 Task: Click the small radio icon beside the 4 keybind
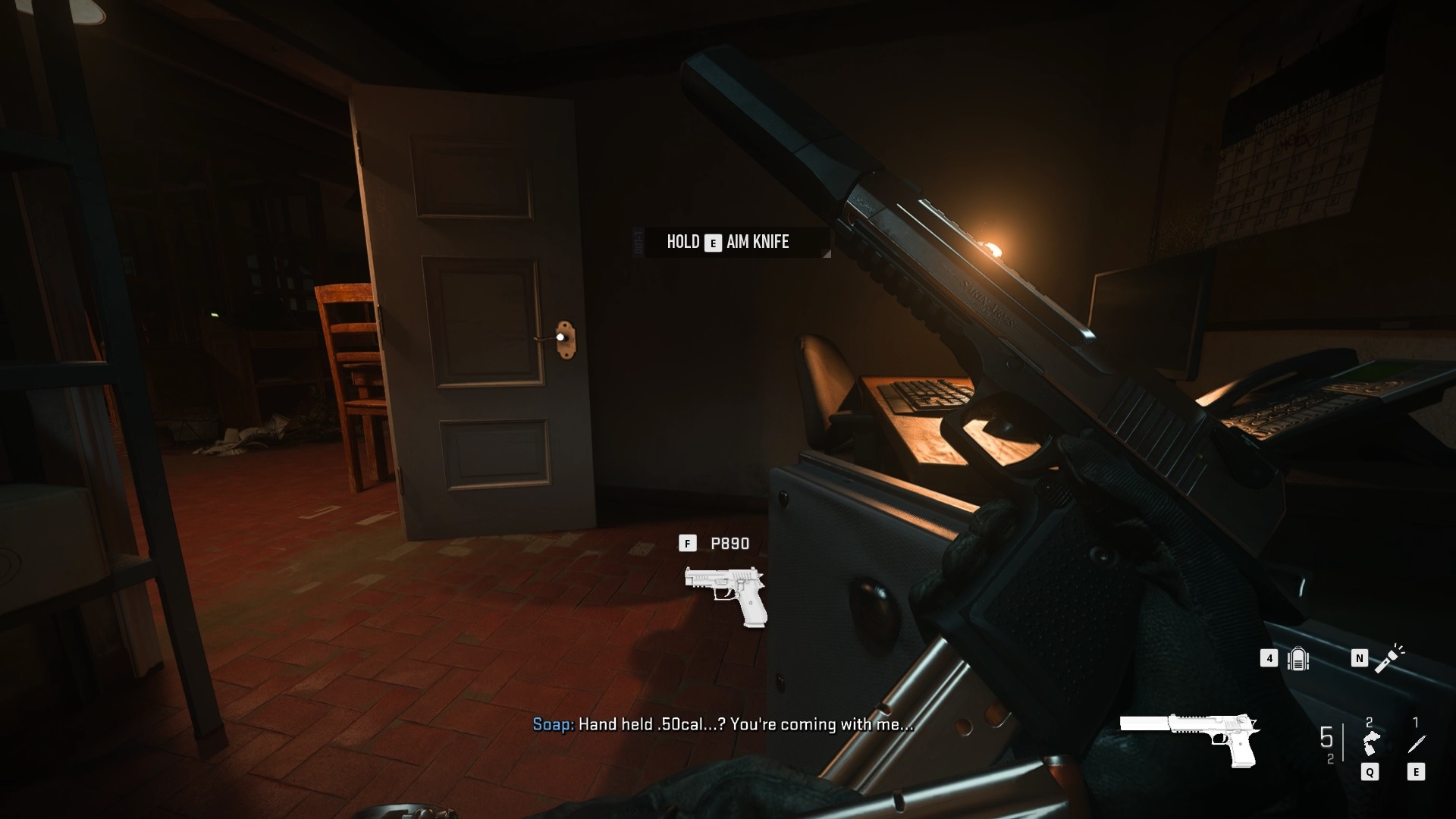pos(1300,659)
